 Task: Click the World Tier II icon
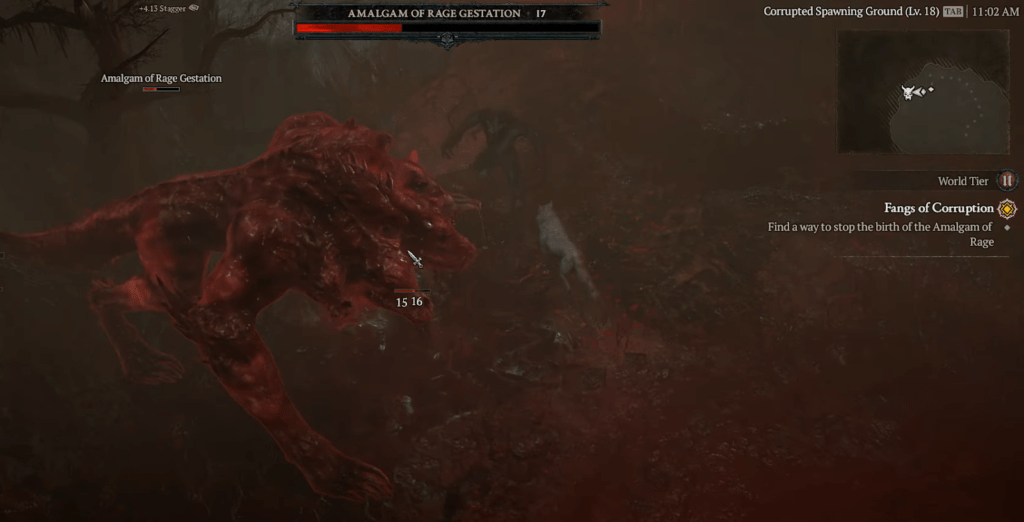tap(1007, 181)
